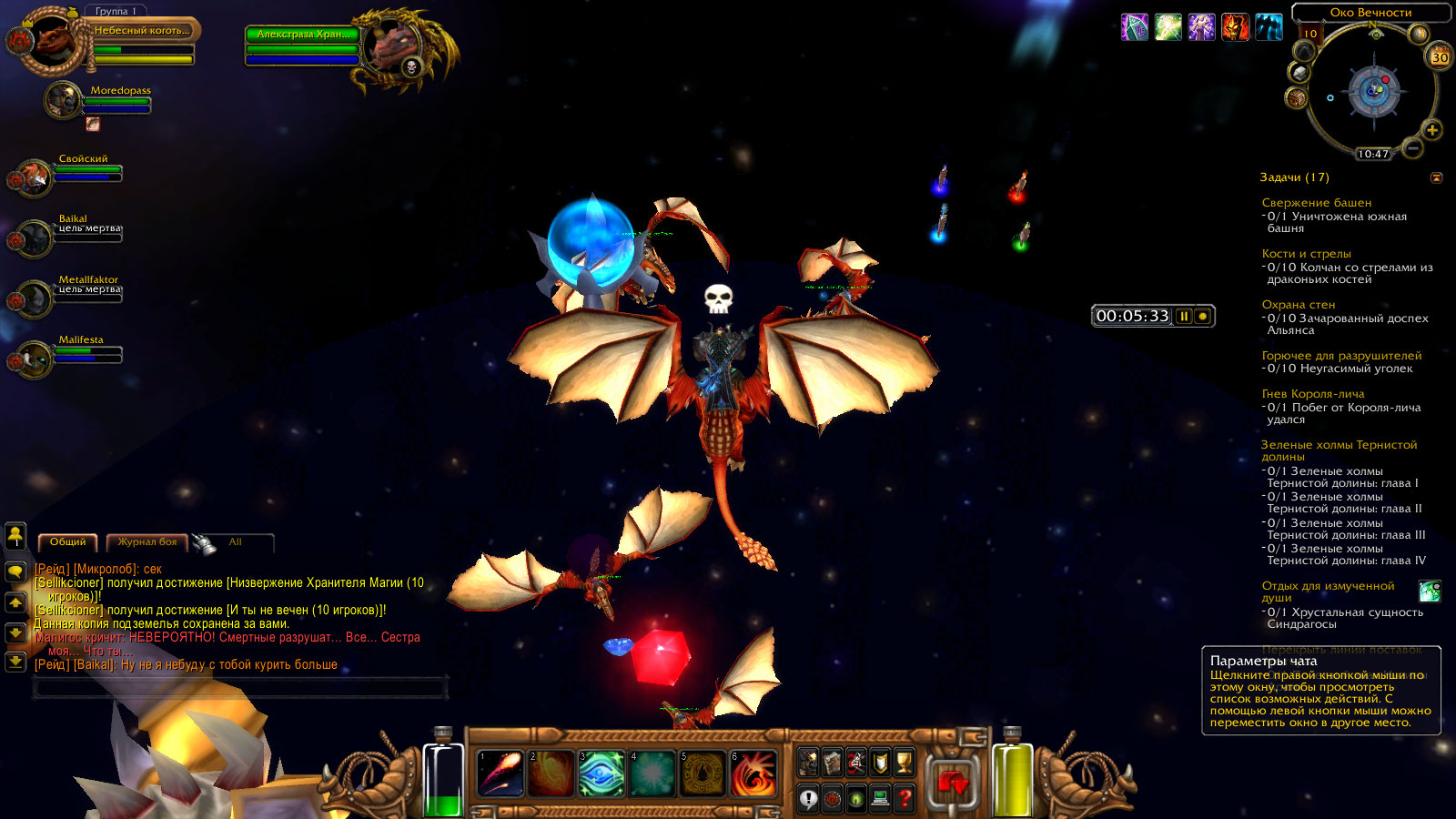Activate the flame spike ability in slot 1
1456x819 pixels.
500,773
